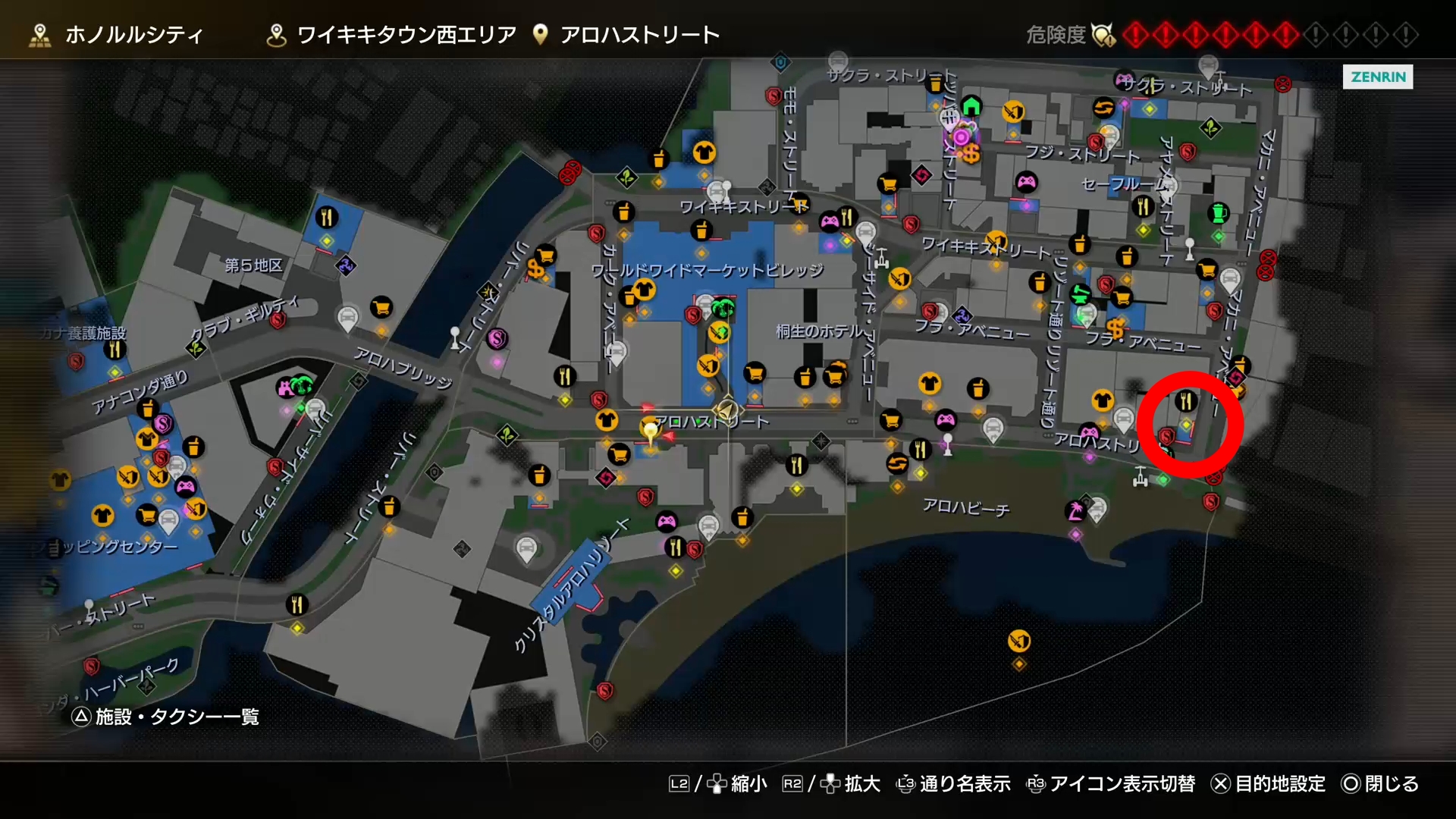Click the green anvil icon near Hula Avenue
The image size is (1456, 819).
pyautogui.click(x=1081, y=293)
